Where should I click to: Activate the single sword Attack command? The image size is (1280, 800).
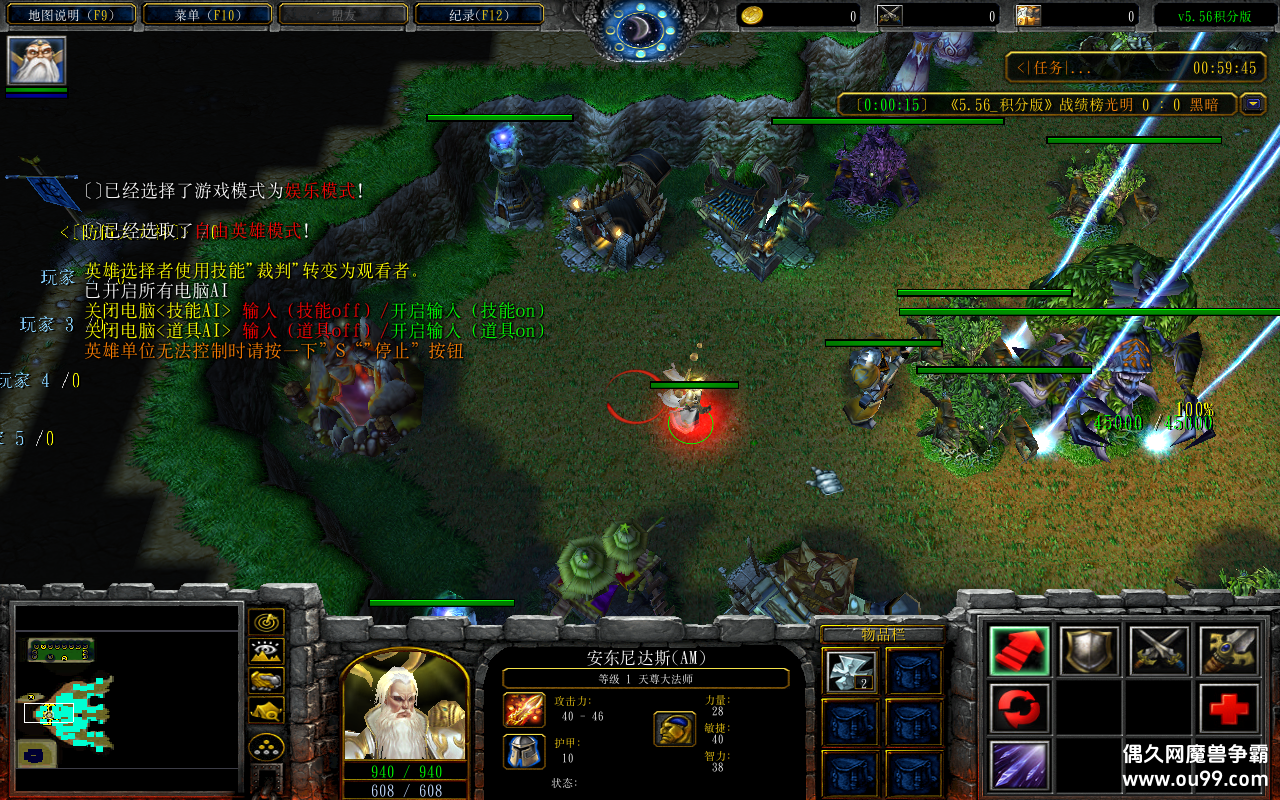pyautogui.click(x=1229, y=651)
